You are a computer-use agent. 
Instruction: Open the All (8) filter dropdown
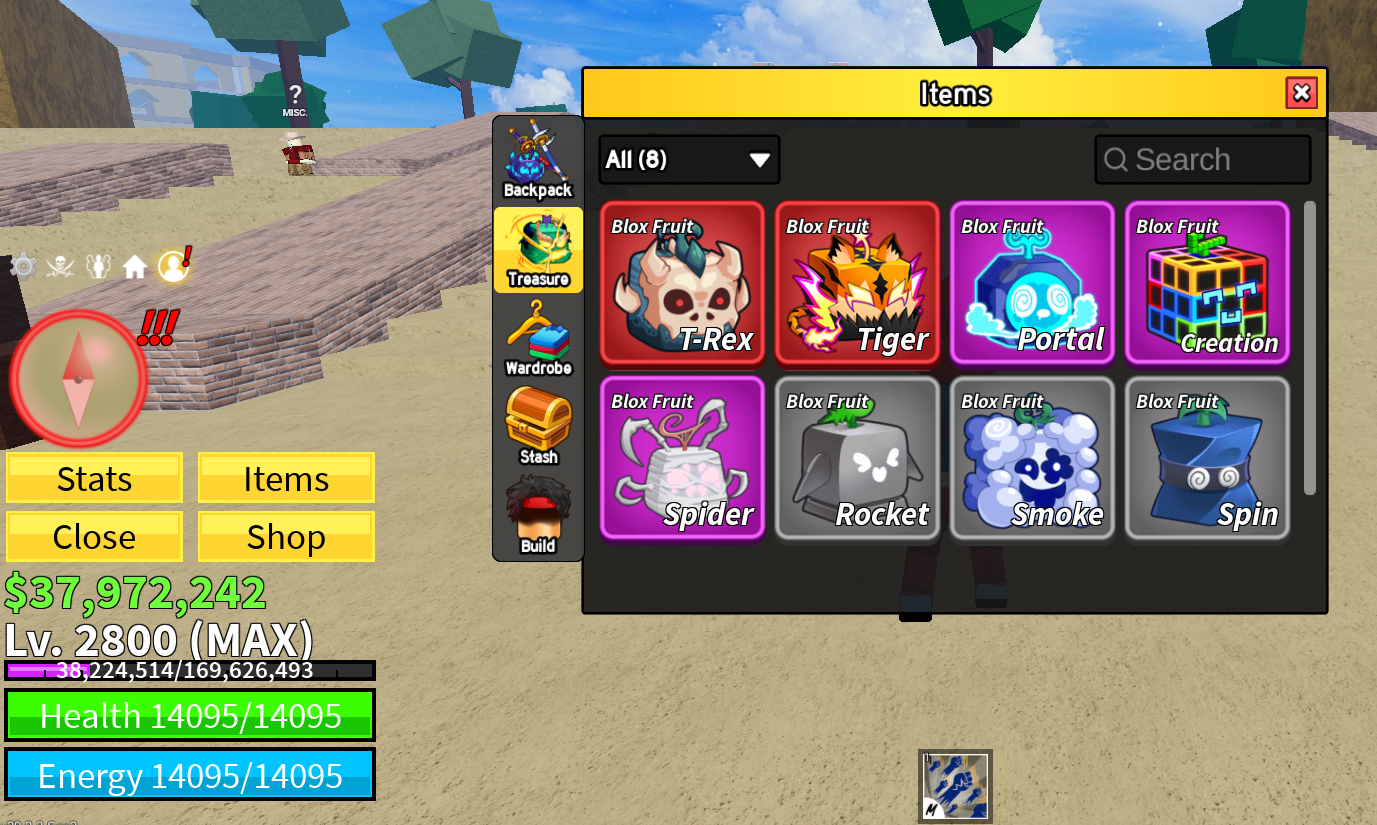pyautogui.click(x=689, y=160)
